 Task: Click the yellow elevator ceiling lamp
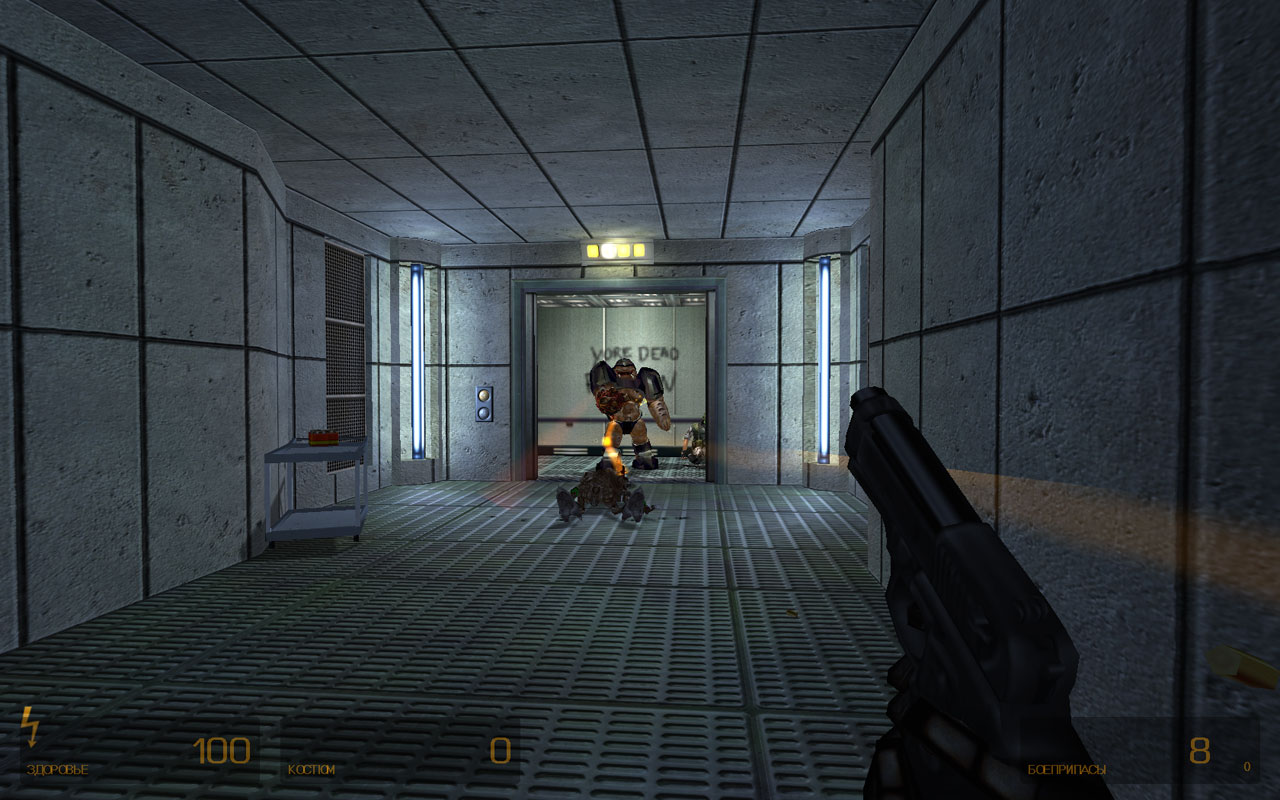click(617, 249)
